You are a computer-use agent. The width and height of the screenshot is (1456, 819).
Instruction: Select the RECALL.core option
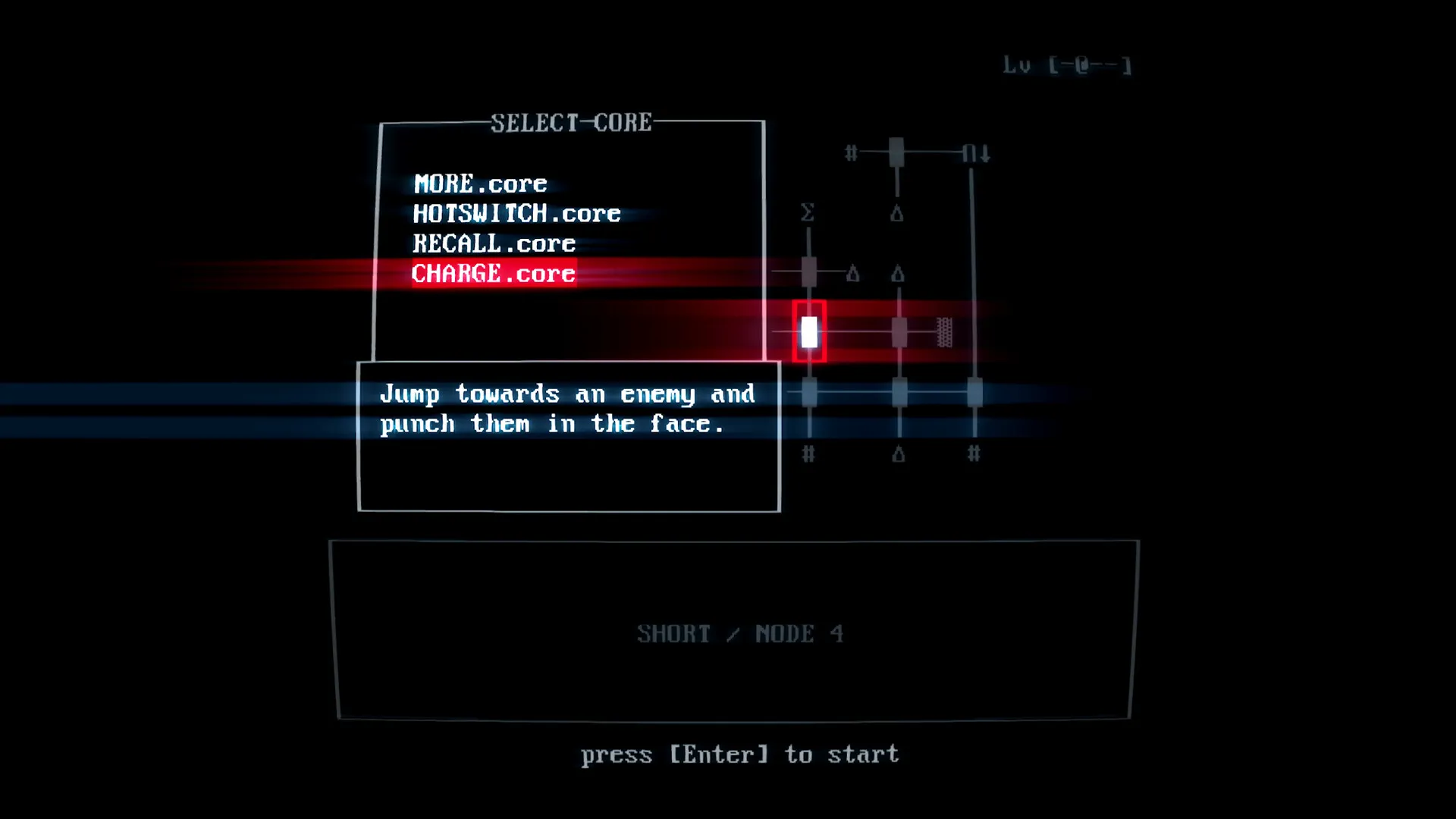[493, 243]
